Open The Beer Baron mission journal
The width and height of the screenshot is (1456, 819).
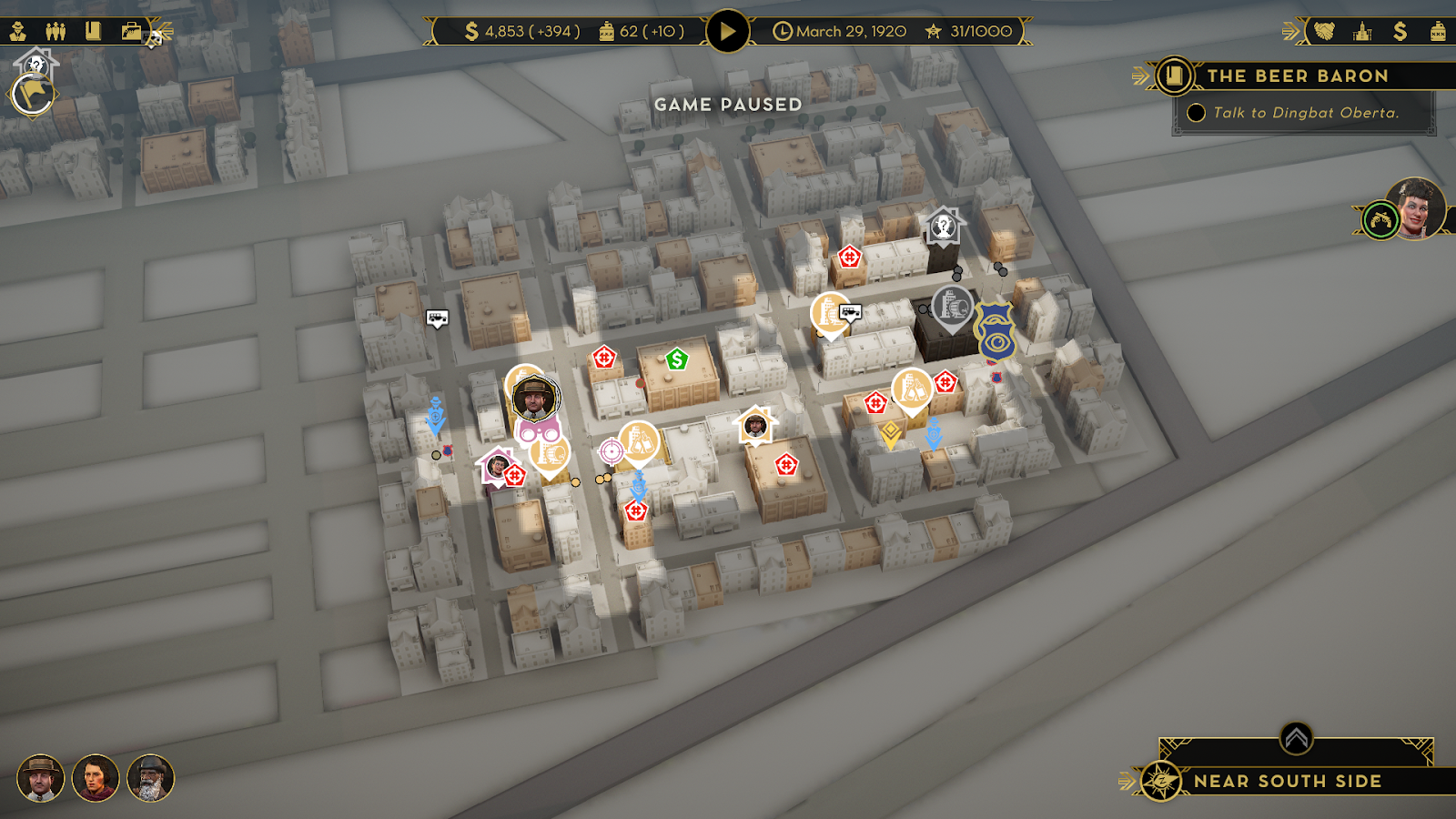(1175, 76)
